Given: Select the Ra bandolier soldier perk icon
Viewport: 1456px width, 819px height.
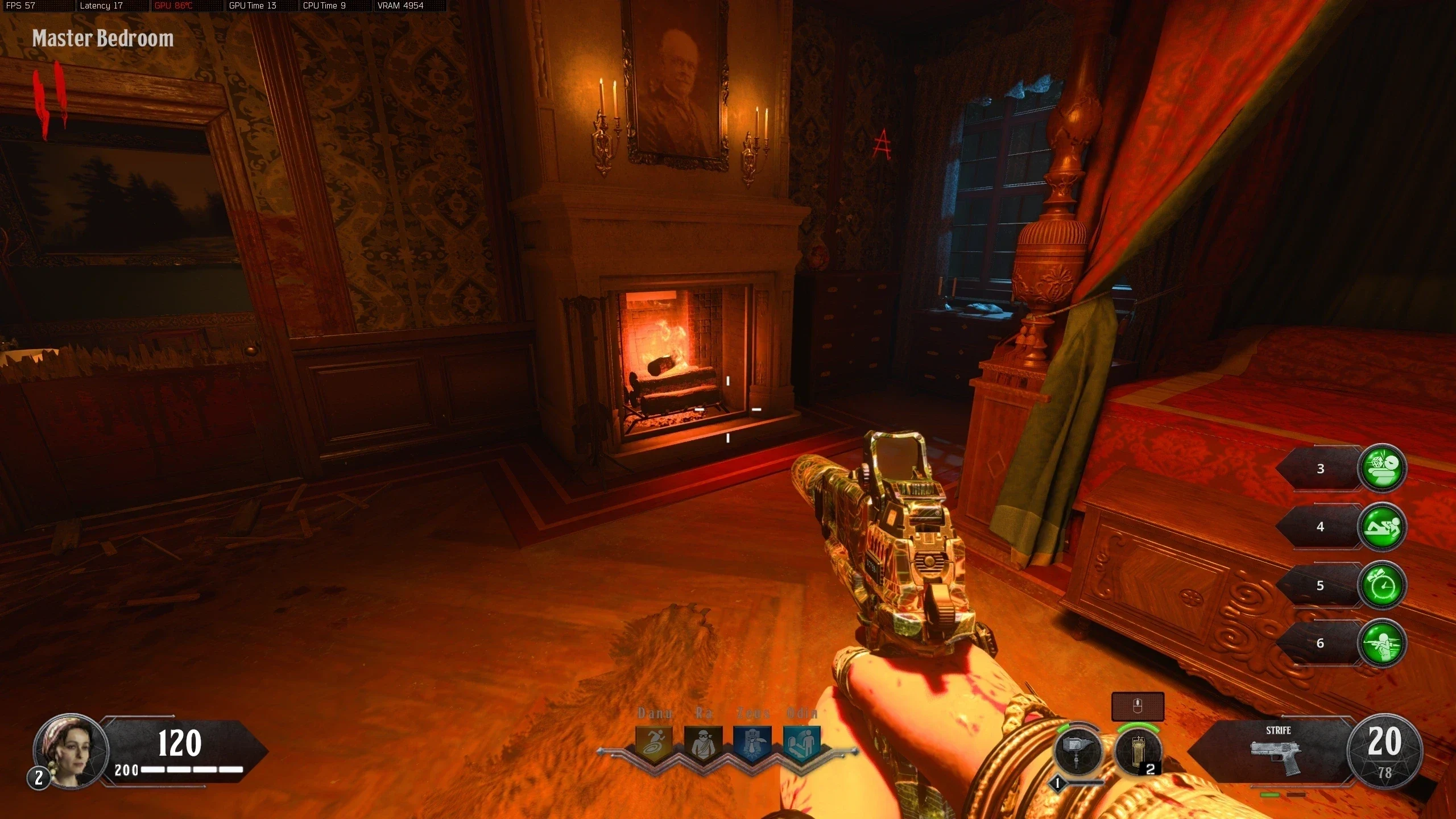Looking at the screenshot, I should tap(703, 743).
